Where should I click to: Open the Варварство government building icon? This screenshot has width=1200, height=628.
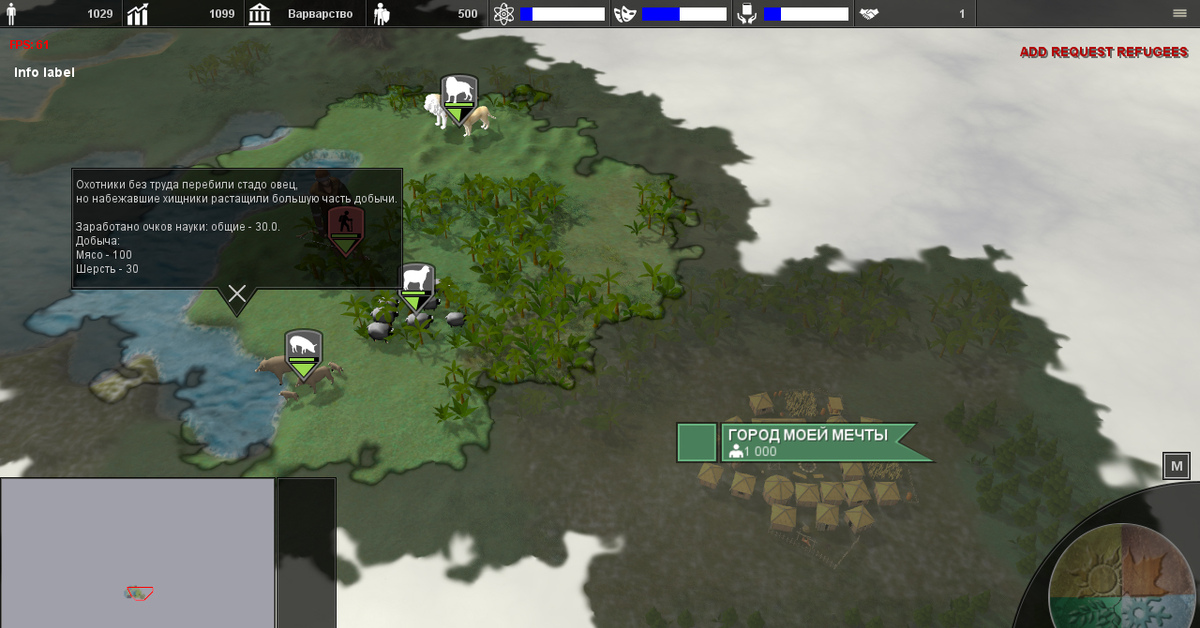tap(260, 14)
